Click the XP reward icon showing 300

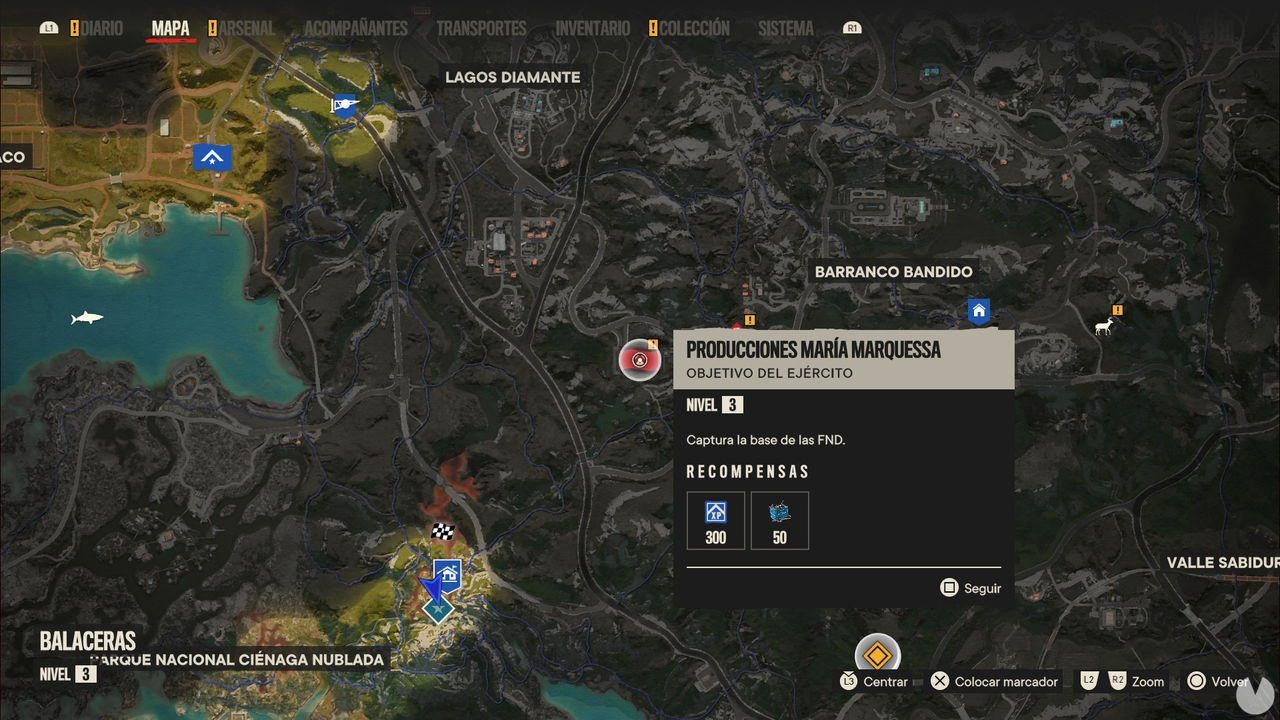click(715, 520)
